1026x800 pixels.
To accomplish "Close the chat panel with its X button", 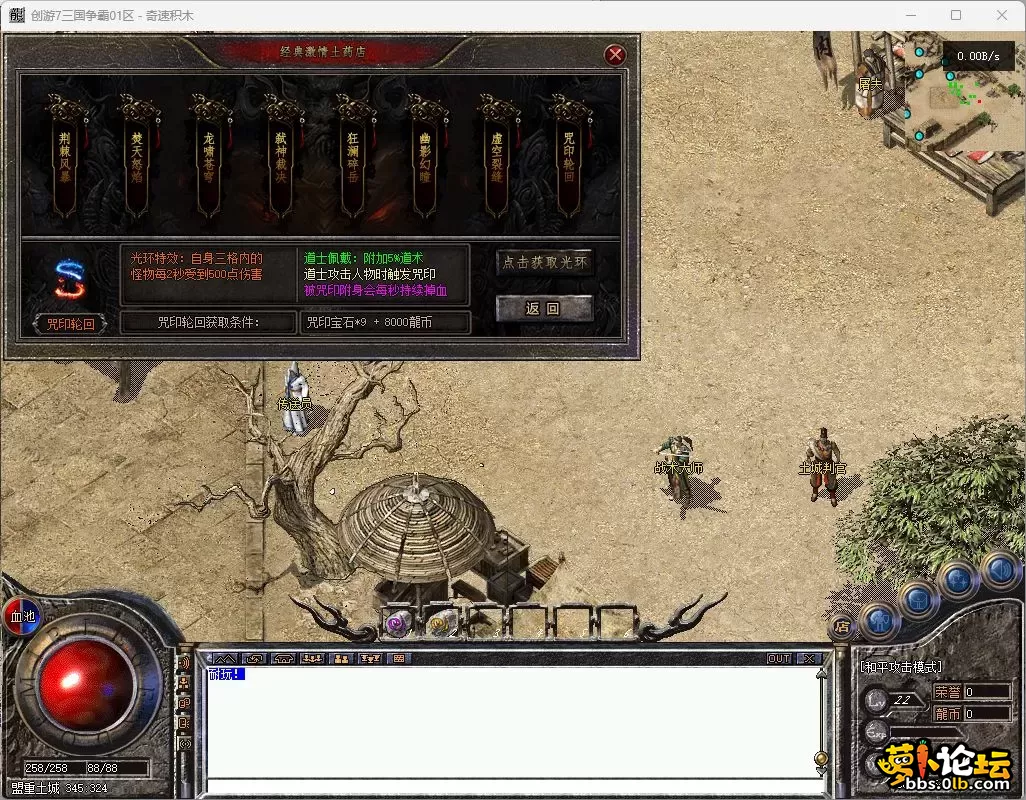I will (808, 659).
